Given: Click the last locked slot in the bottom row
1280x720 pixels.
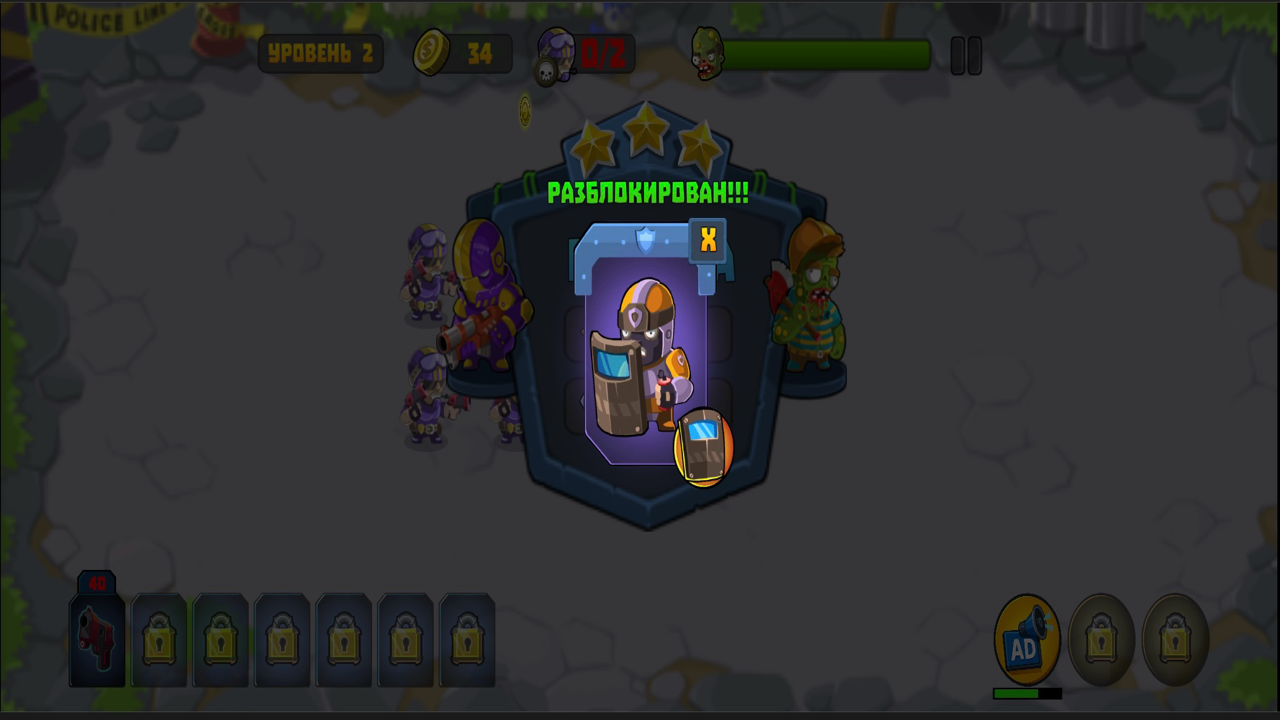Looking at the screenshot, I should click(467, 640).
